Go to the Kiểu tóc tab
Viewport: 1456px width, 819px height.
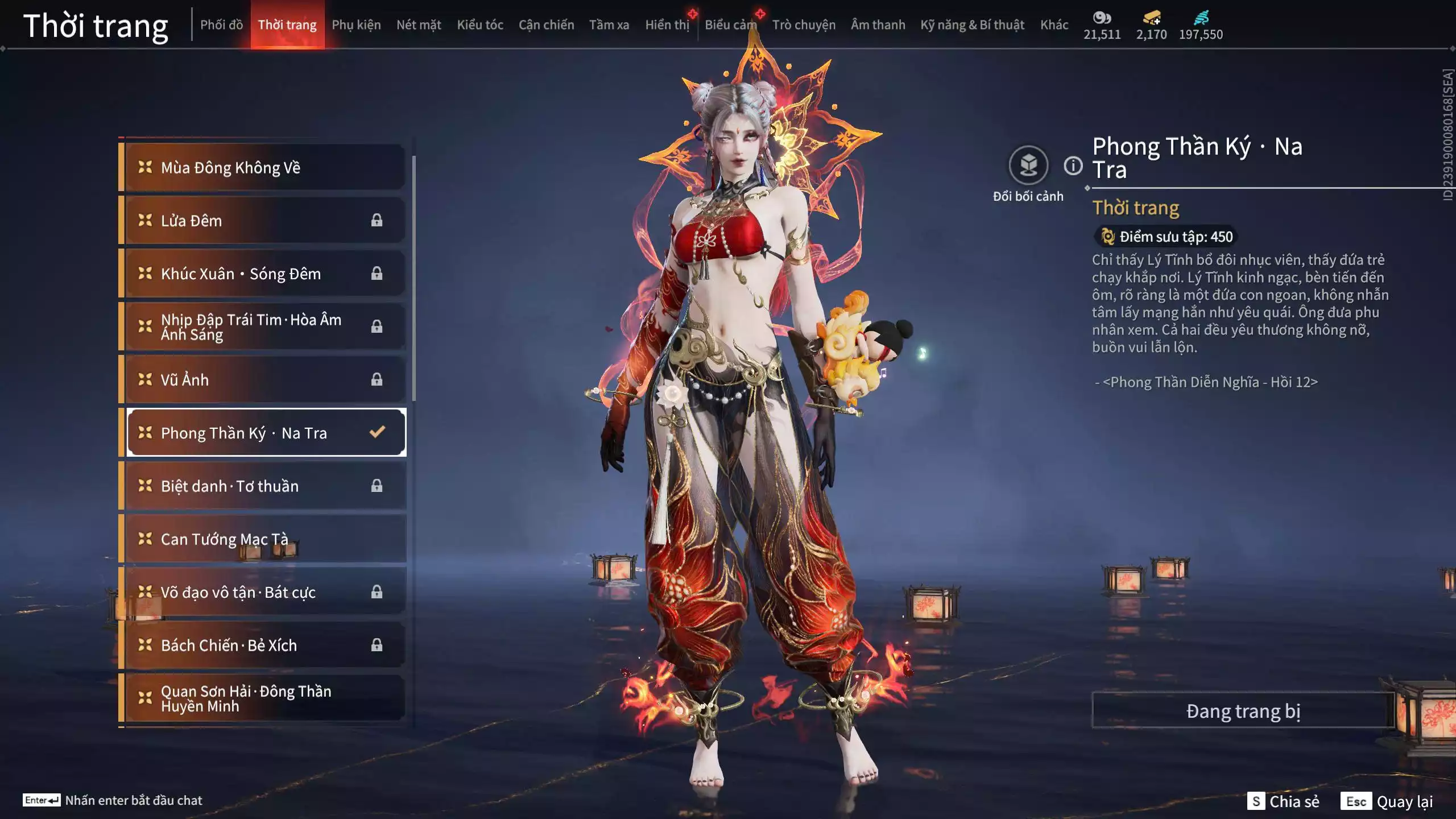[480, 25]
